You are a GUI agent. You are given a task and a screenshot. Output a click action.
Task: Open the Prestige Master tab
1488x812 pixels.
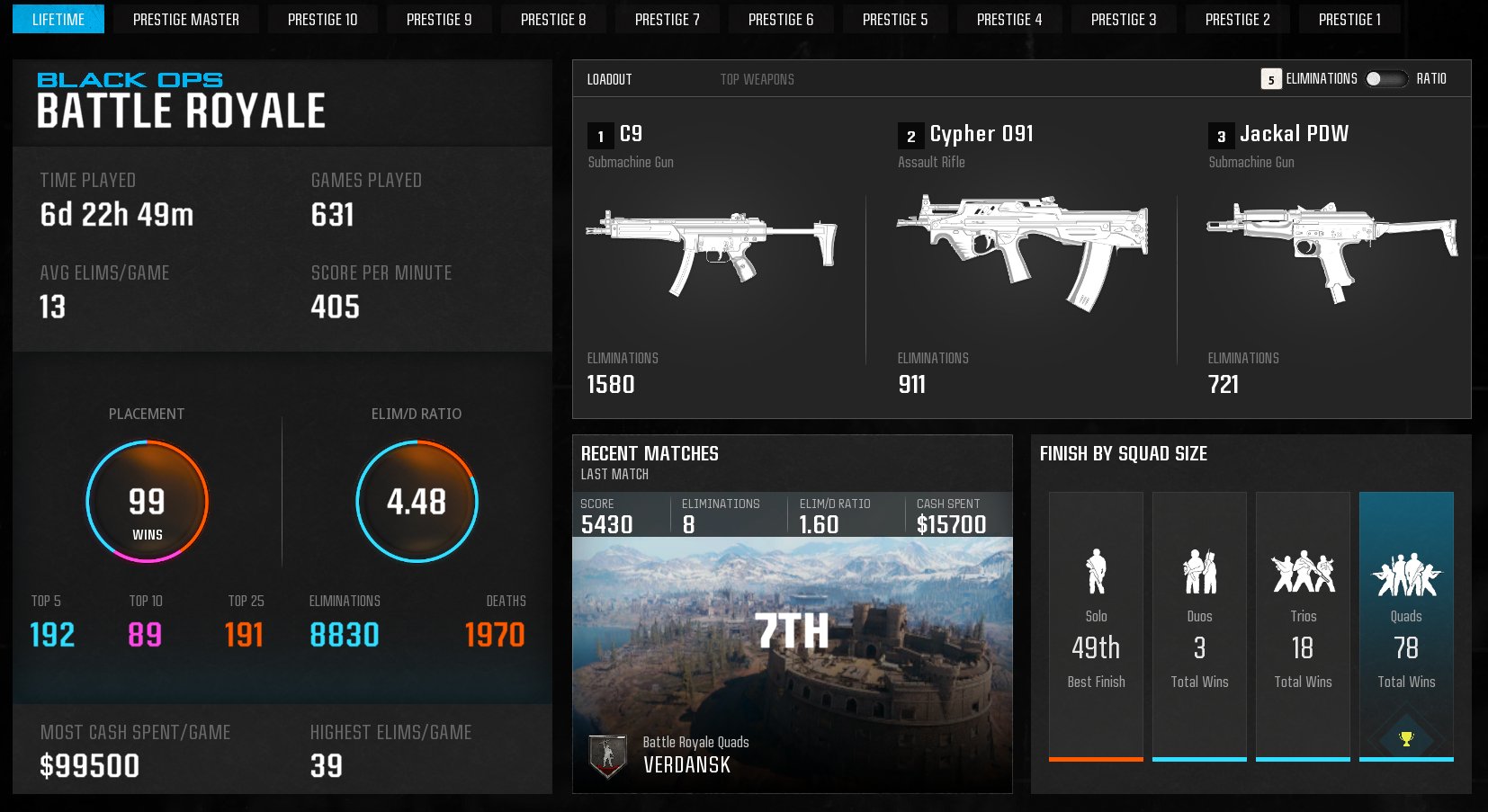pos(186,20)
